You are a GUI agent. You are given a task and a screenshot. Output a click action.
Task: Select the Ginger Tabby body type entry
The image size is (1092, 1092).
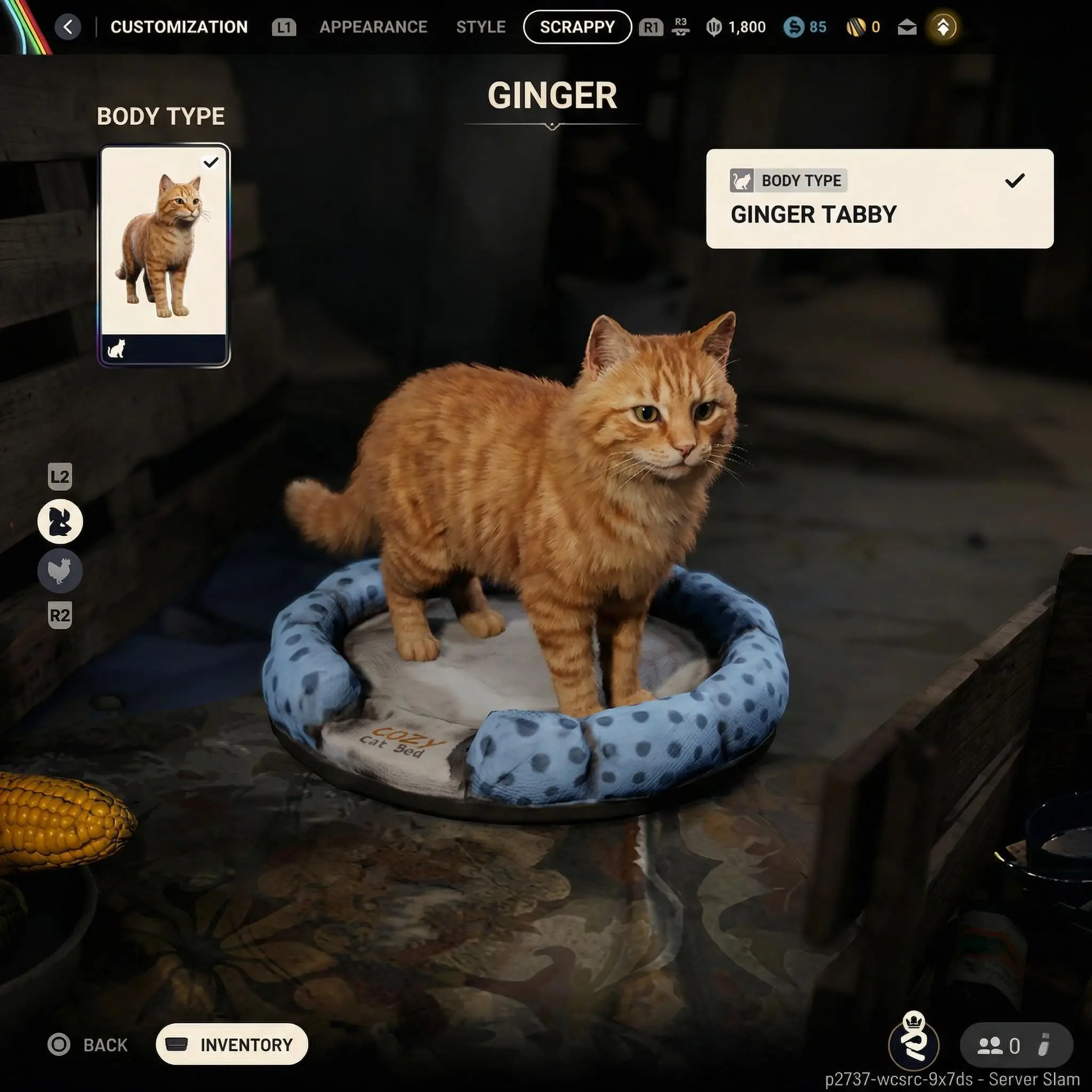[x=879, y=198]
